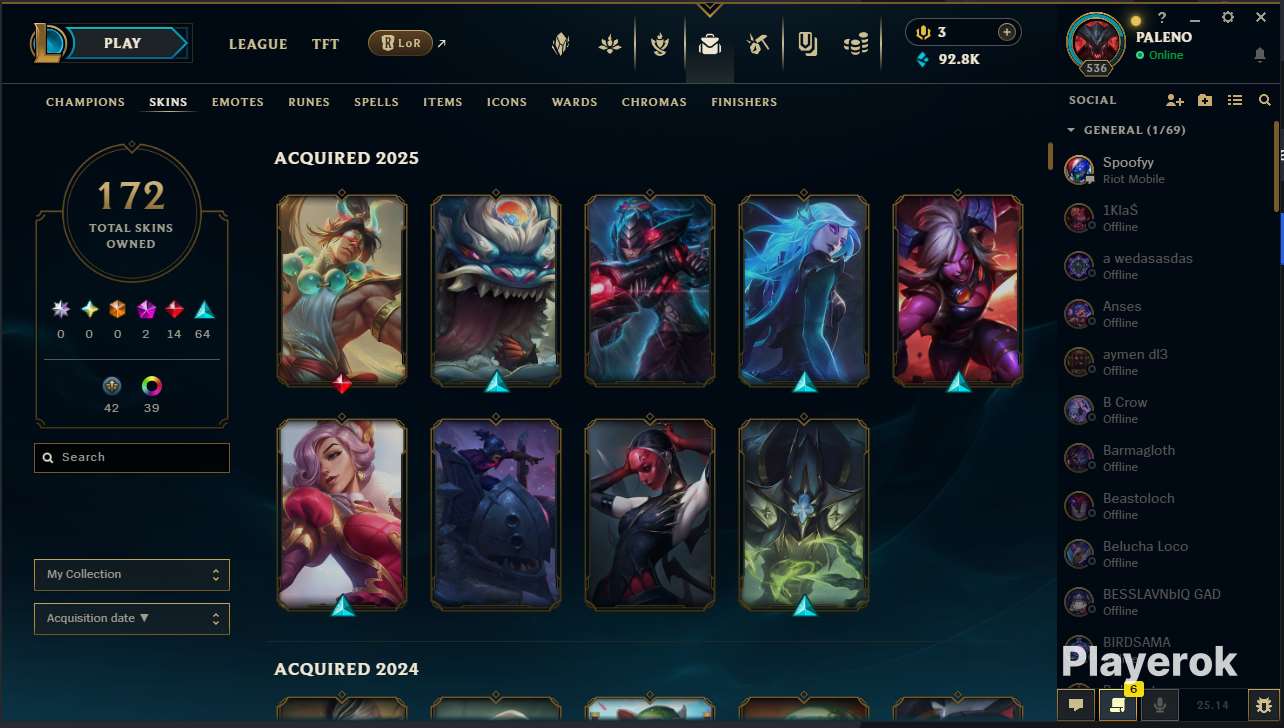The height and width of the screenshot is (728, 1284).
Task: Change sorting via Acquisition date dropdown
Action: [x=131, y=618]
